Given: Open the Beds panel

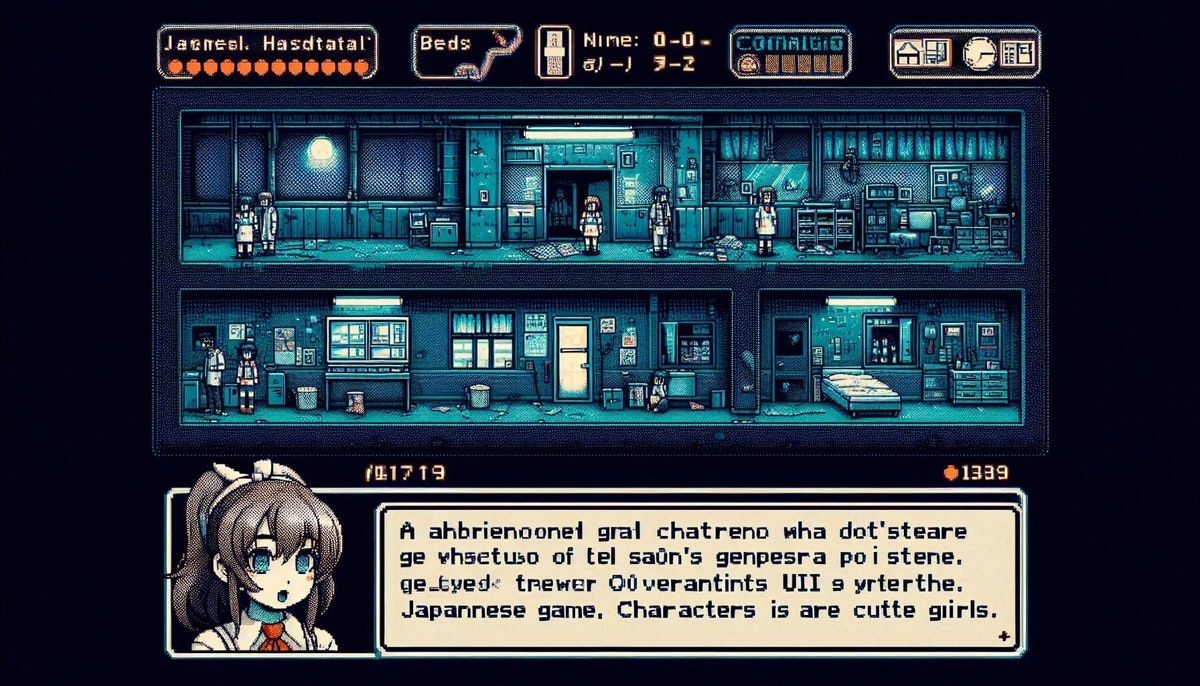Looking at the screenshot, I should pos(465,52).
